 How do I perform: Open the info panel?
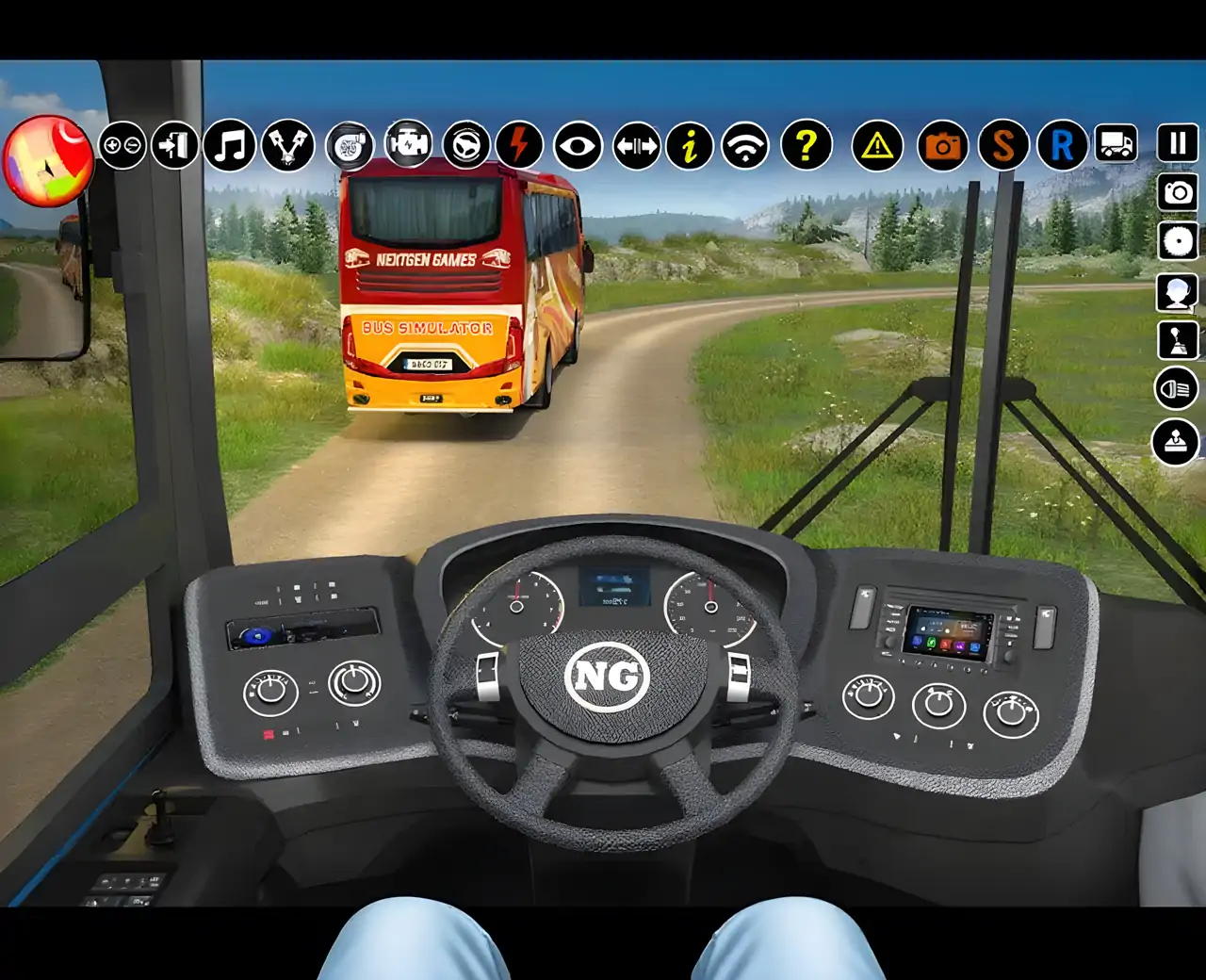pos(691,146)
